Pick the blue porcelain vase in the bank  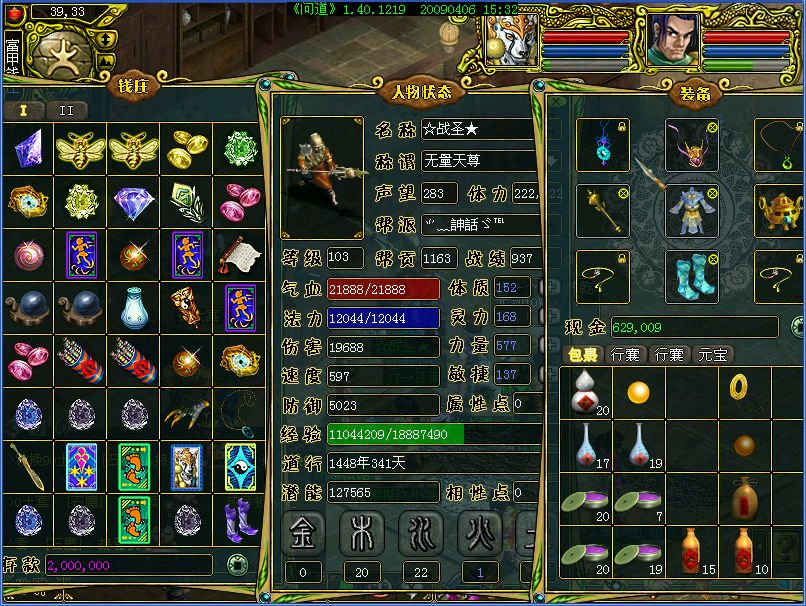click(132, 307)
